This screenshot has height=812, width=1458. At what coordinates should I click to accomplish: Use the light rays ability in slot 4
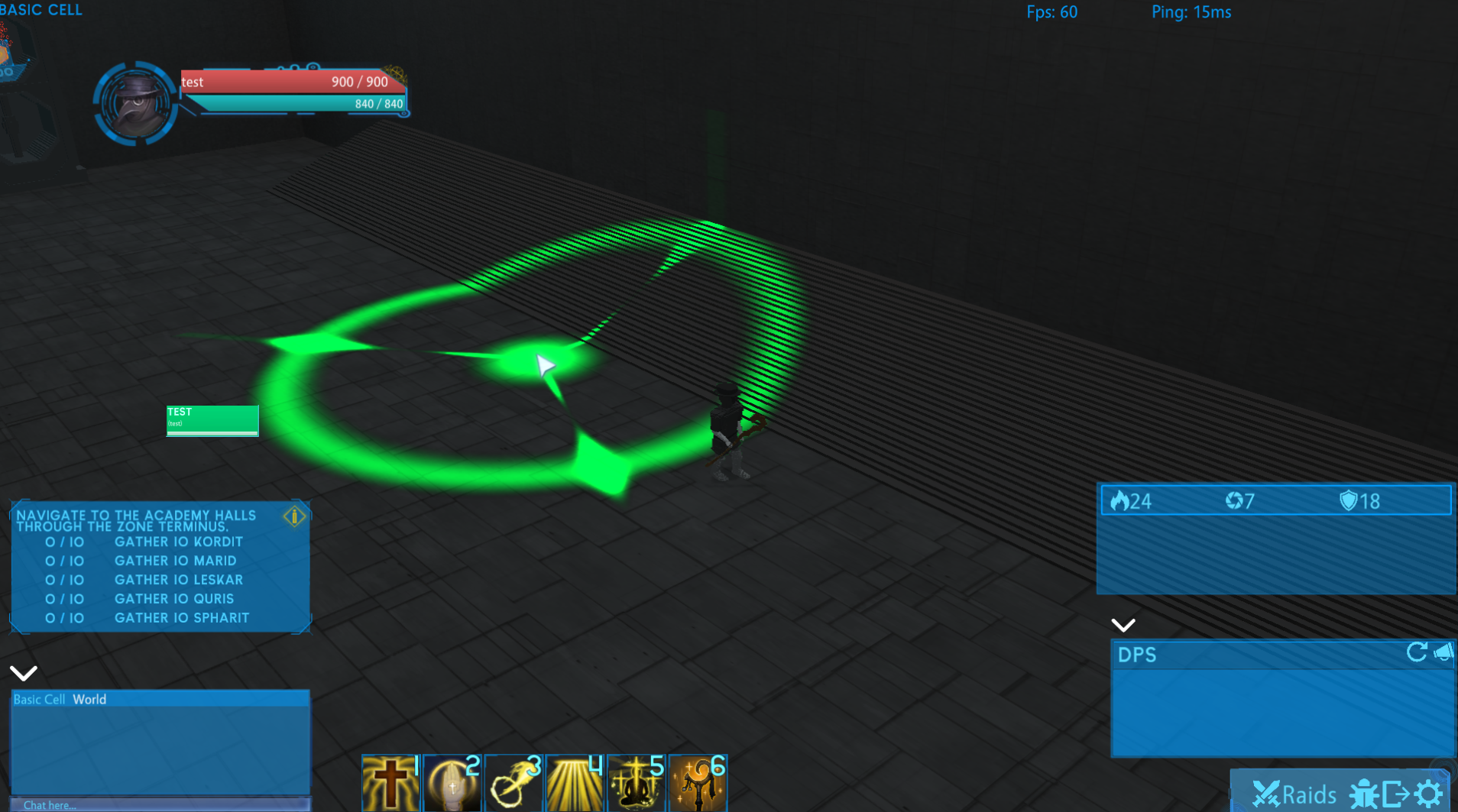coord(574,783)
